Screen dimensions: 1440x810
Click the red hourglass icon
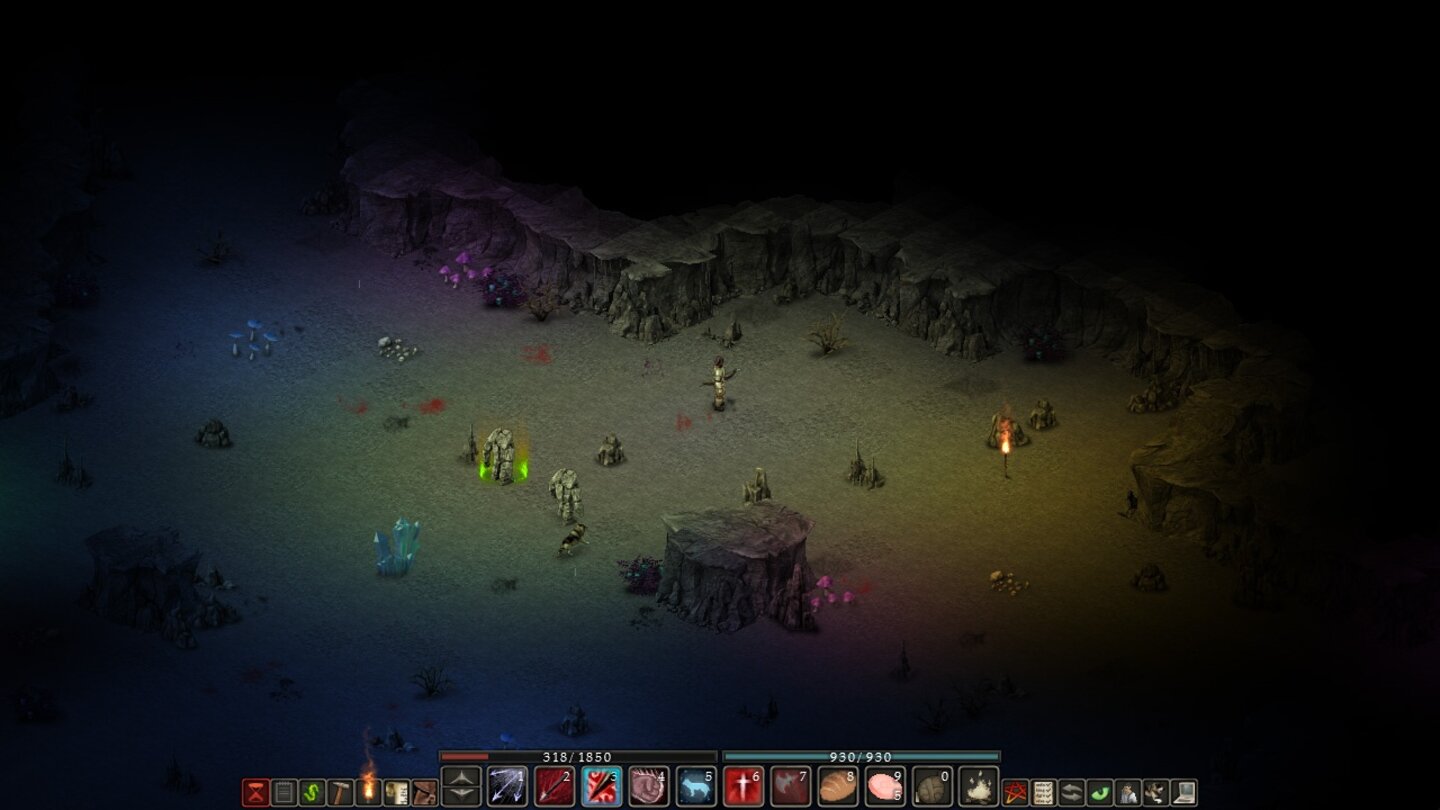tap(256, 793)
